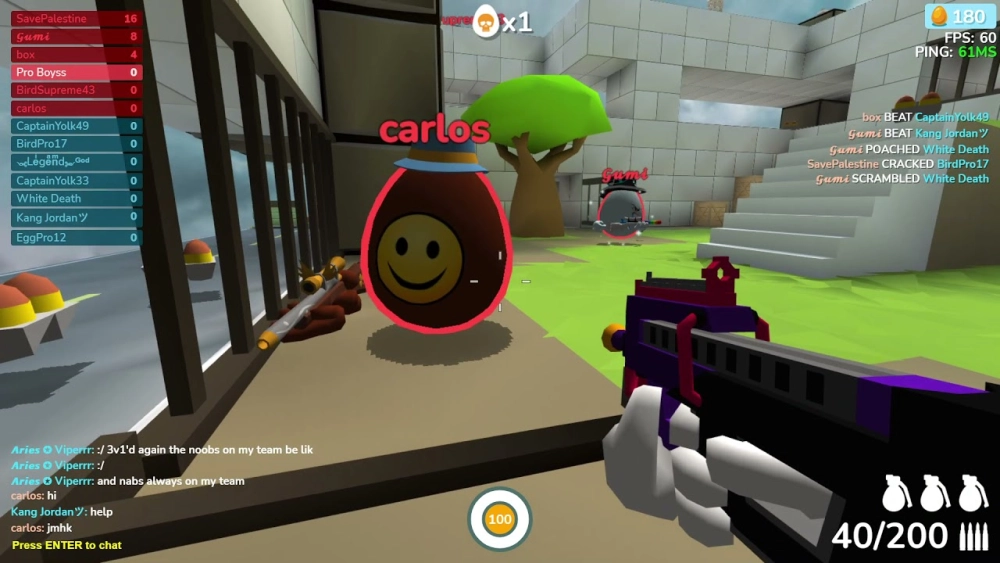Image resolution: width=1000 pixels, height=563 pixels.
Task: Choose White Death's scoreboard row
Action: tap(76, 199)
